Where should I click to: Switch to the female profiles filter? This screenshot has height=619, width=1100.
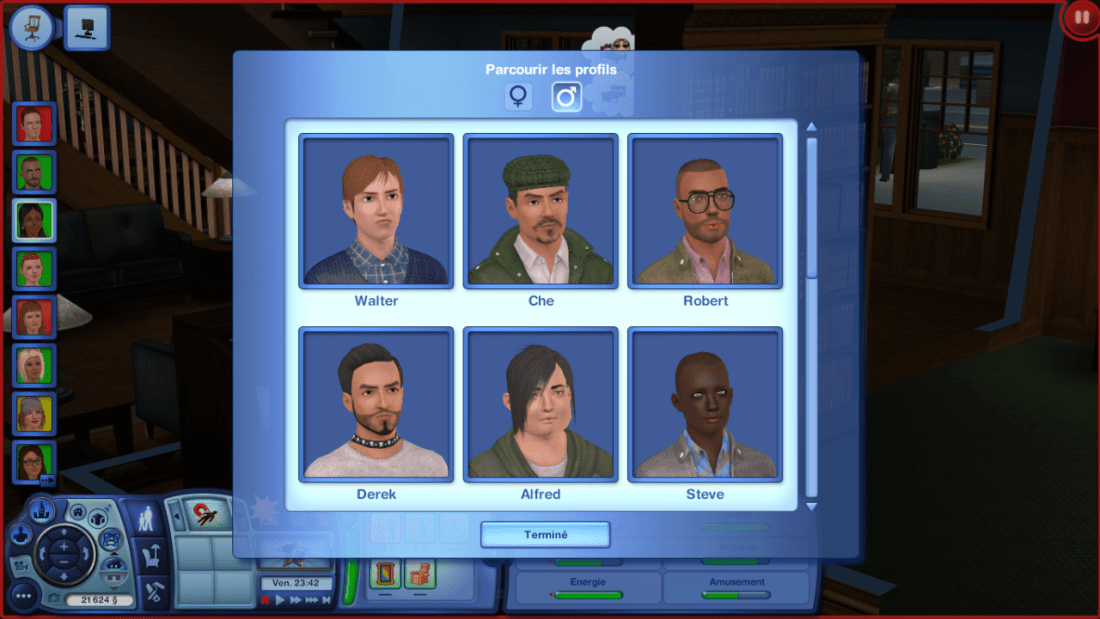coord(518,97)
